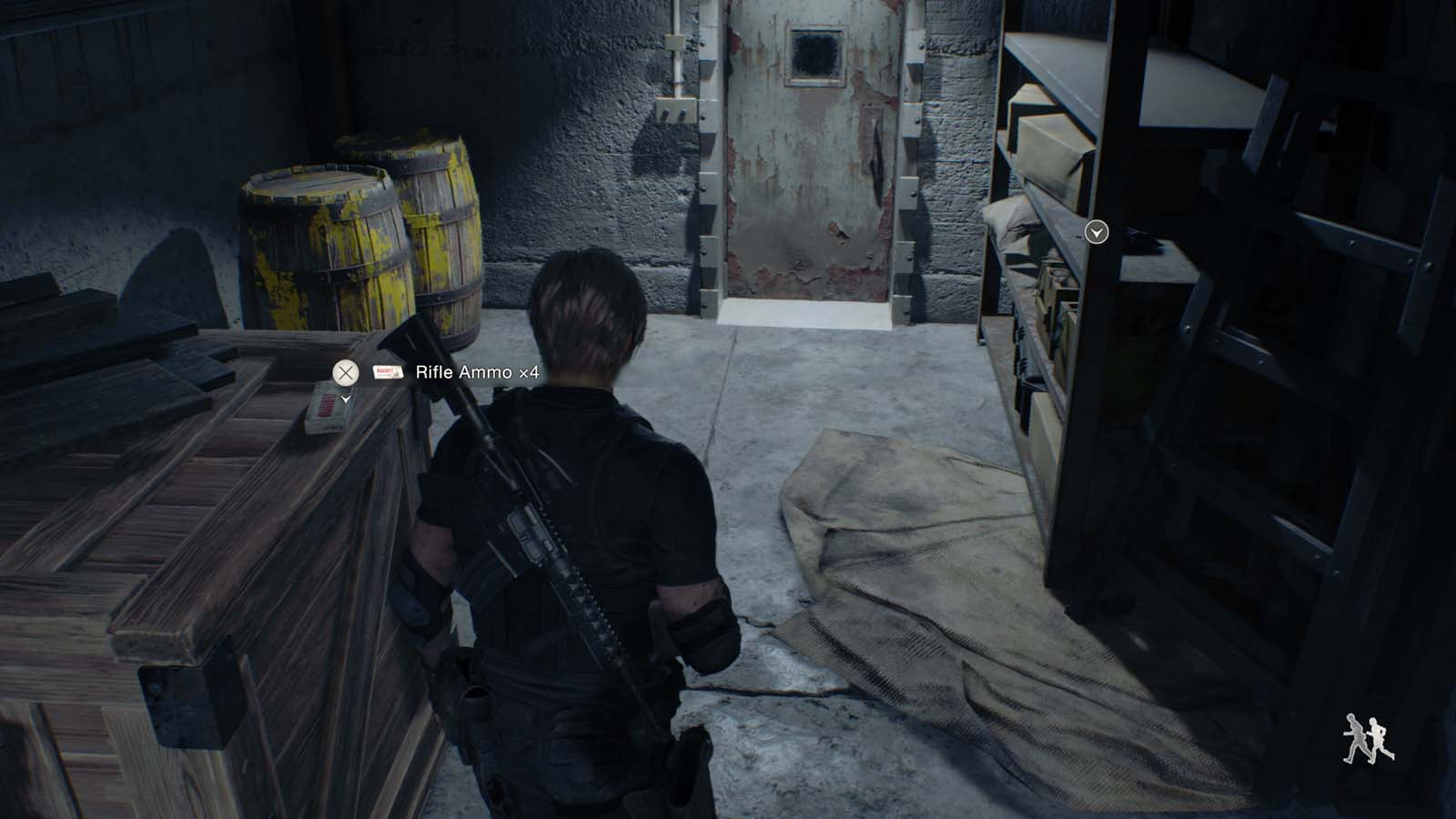1456x819 pixels.
Task: Click the down-arrow inside the circular shelf prompt
Action: coord(1097,233)
